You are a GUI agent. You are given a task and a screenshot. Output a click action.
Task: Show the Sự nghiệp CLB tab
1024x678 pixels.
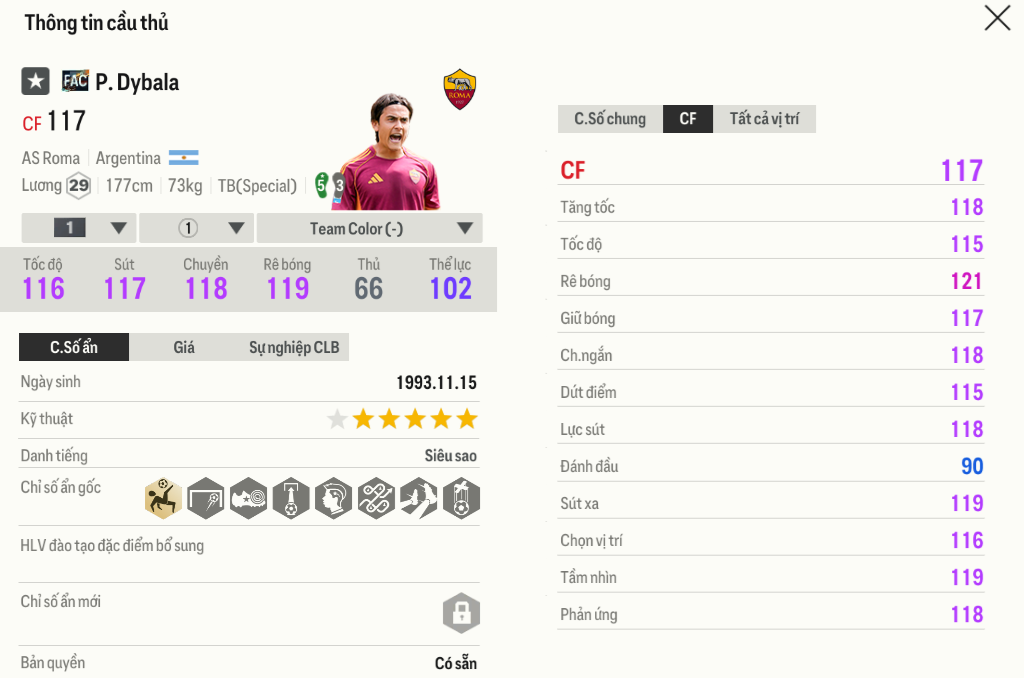click(294, 347)
